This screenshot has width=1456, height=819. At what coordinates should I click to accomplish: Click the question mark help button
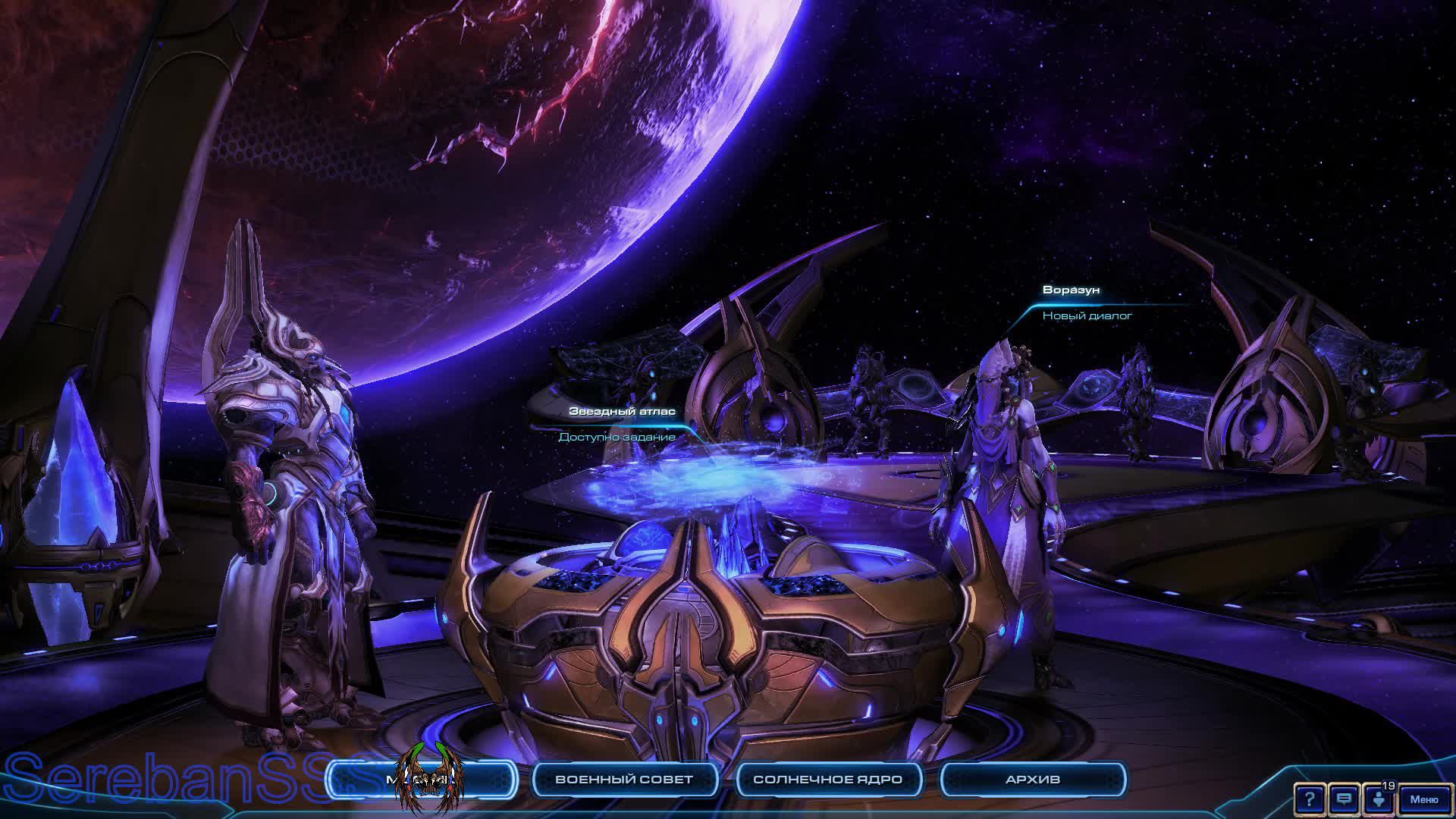[1309, 799]
